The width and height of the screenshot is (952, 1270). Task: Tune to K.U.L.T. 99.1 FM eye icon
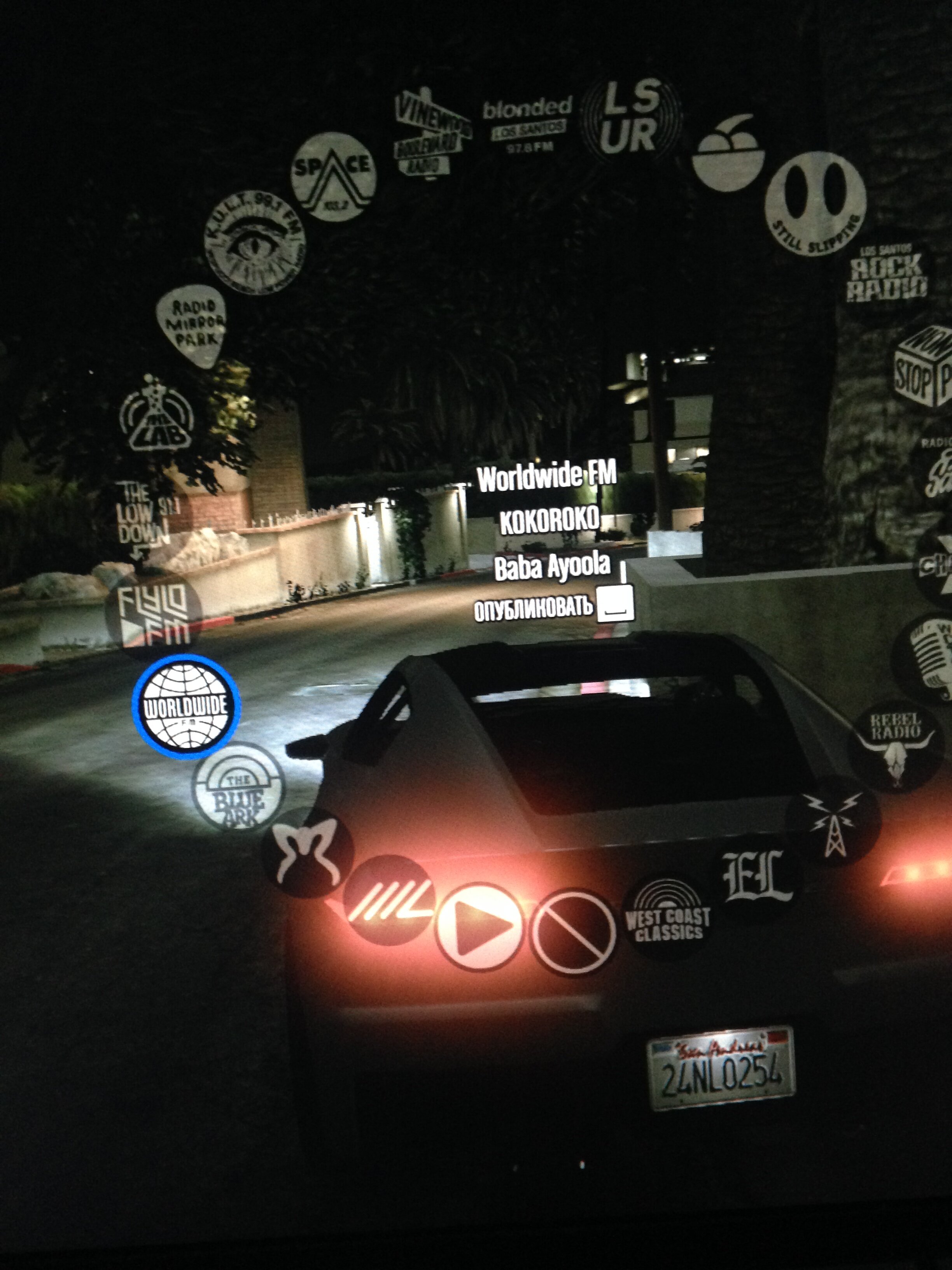pos(255,242)
